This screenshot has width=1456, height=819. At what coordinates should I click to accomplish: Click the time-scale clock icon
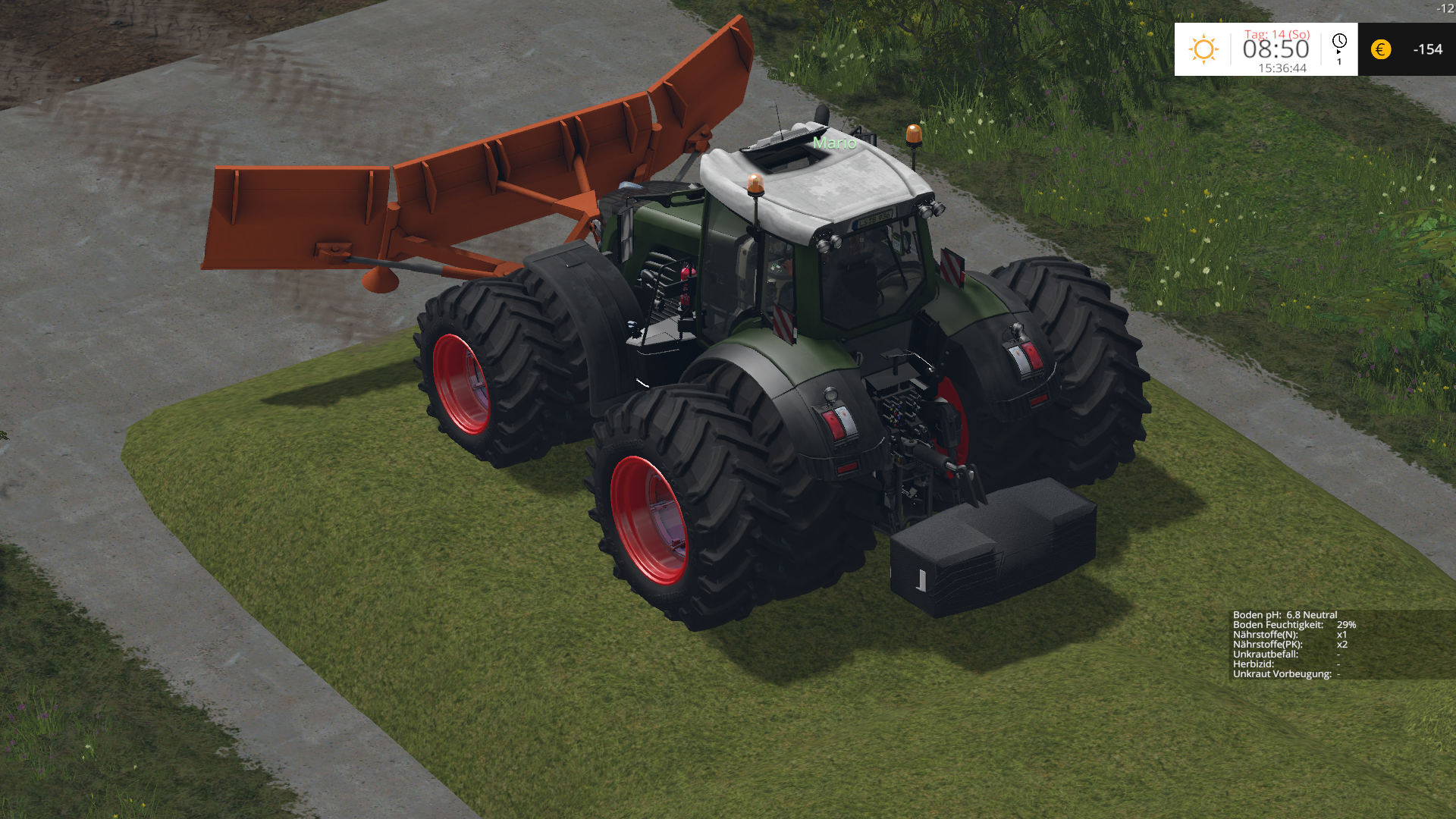1339,42
